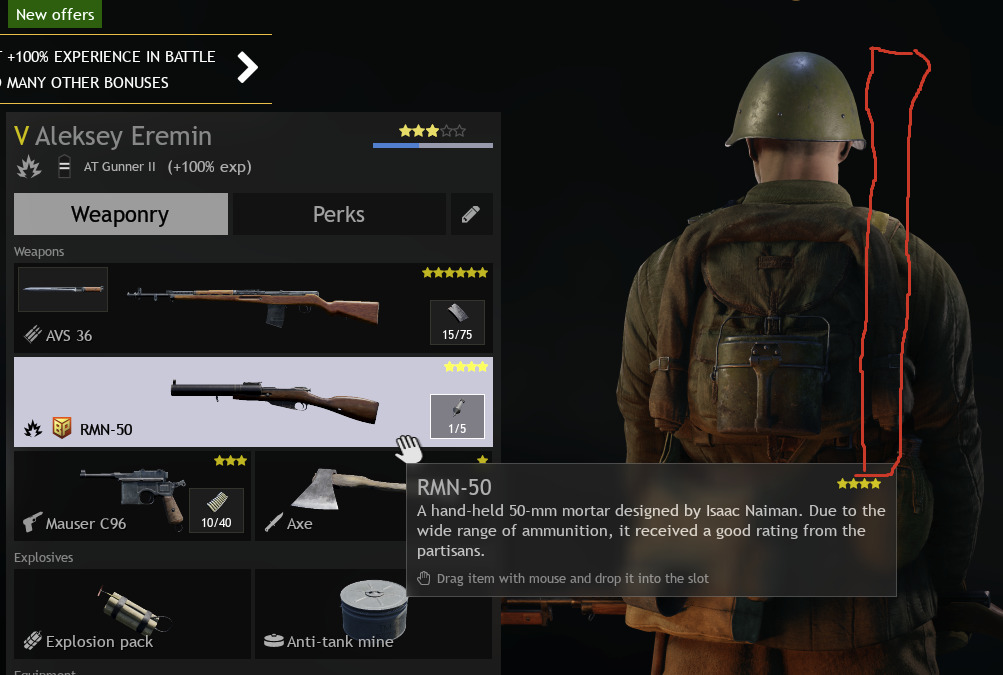
Task: Pick the Explosion pack slot
Action: [132, 613]
